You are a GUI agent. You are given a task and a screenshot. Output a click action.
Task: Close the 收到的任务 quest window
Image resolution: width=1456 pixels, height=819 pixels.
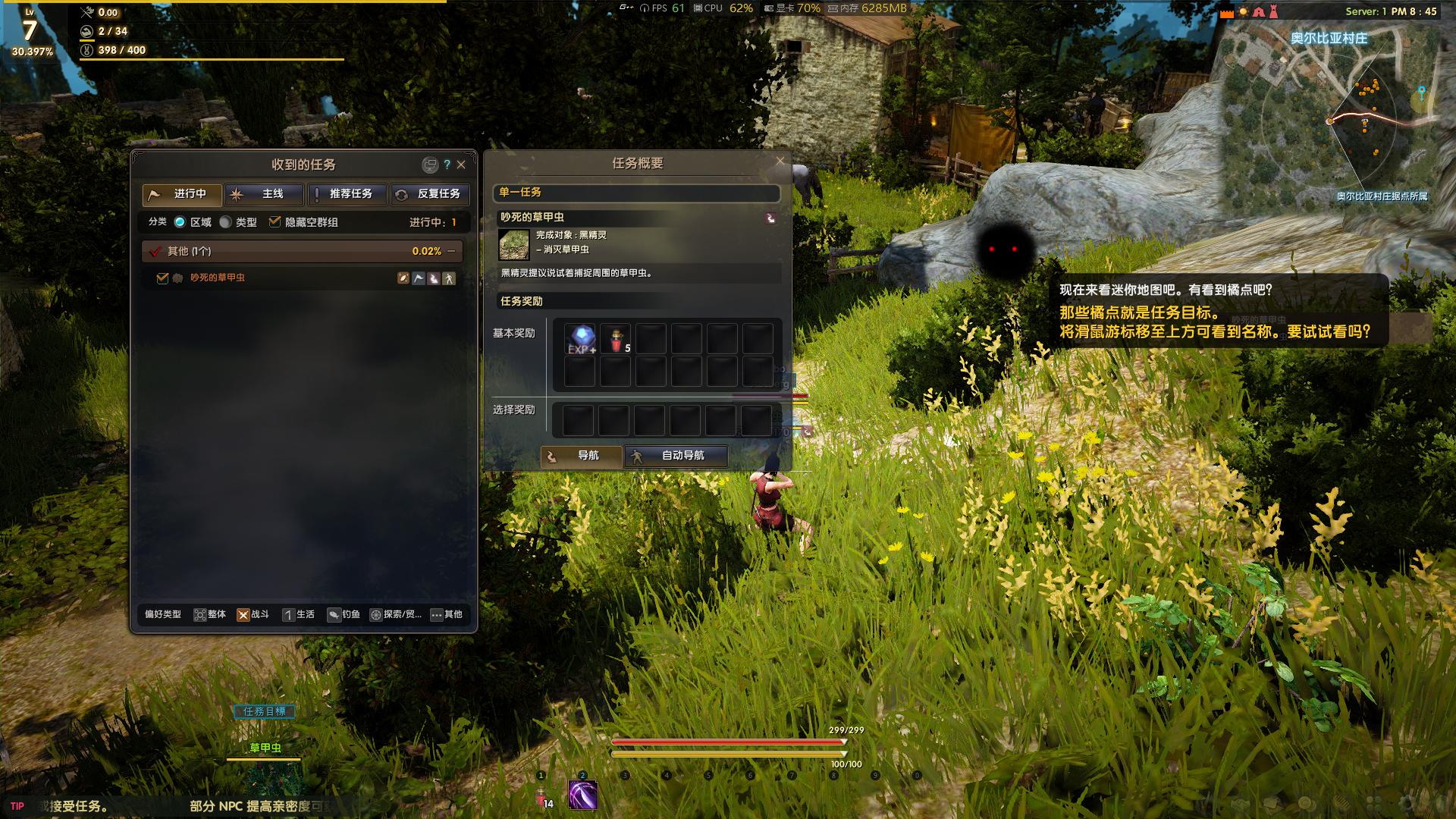tap(461, 165)
